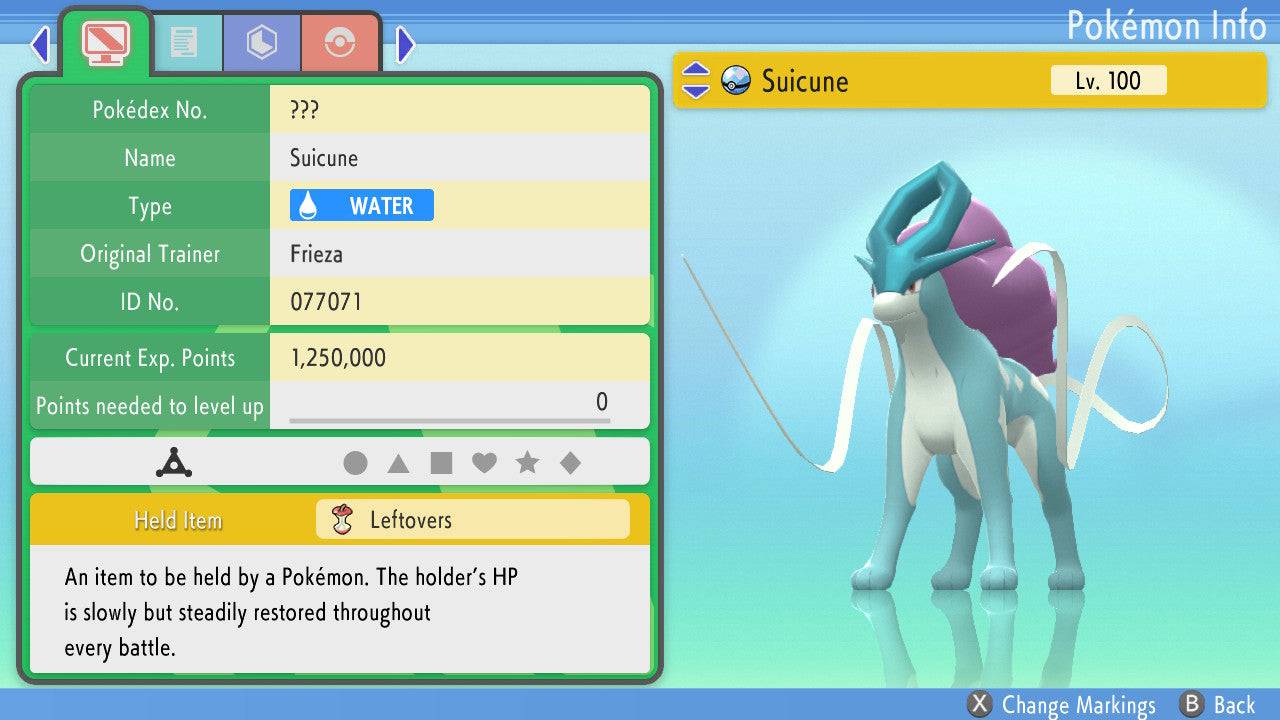Toggle the square marking

(441, 463)
